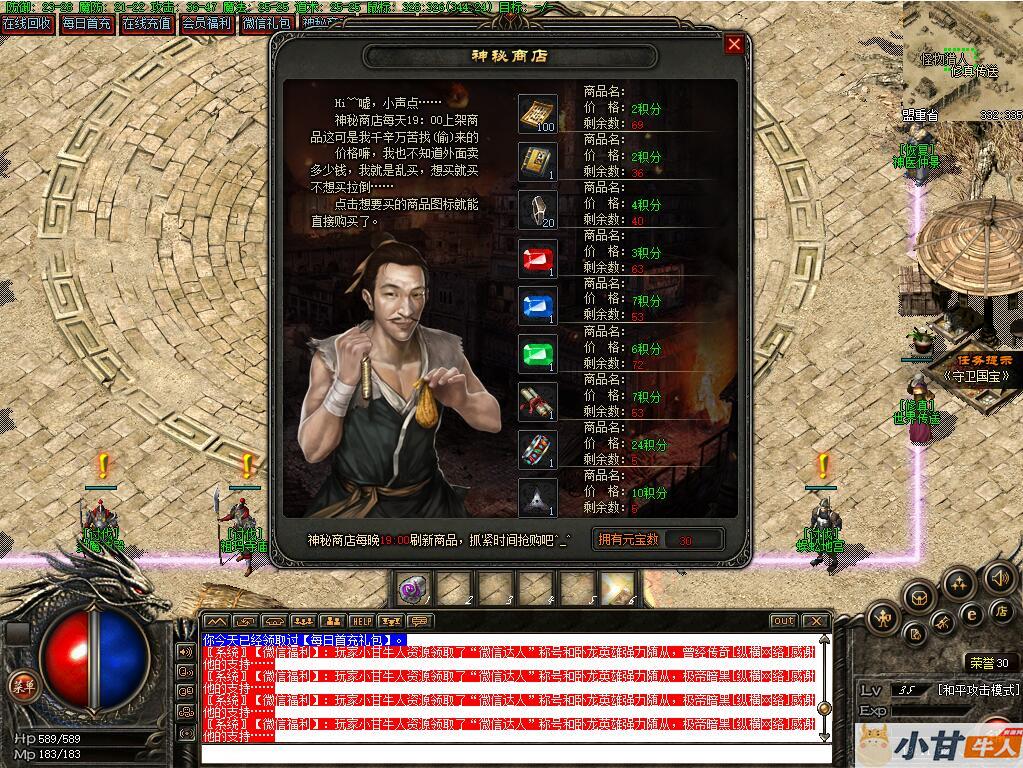Buy the green gem shop item
This screenshot has width=1023, height=768.
pyautogui.click(x=538, y=354)
